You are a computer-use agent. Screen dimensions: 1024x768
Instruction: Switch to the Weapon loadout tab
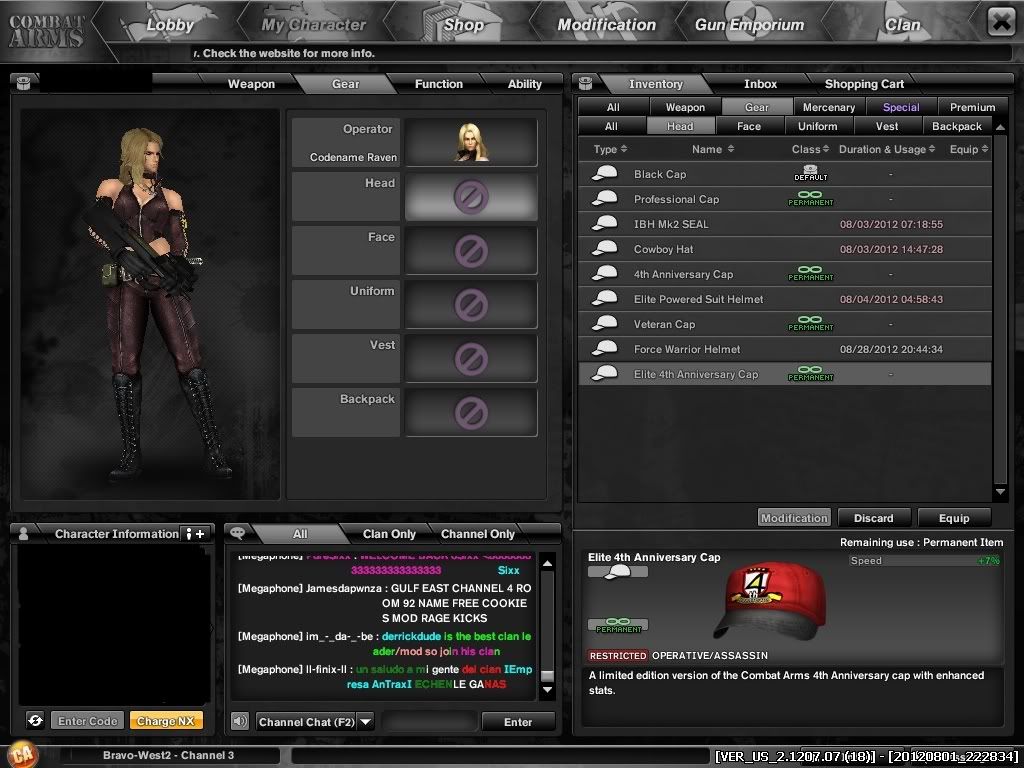coord(251,84)
